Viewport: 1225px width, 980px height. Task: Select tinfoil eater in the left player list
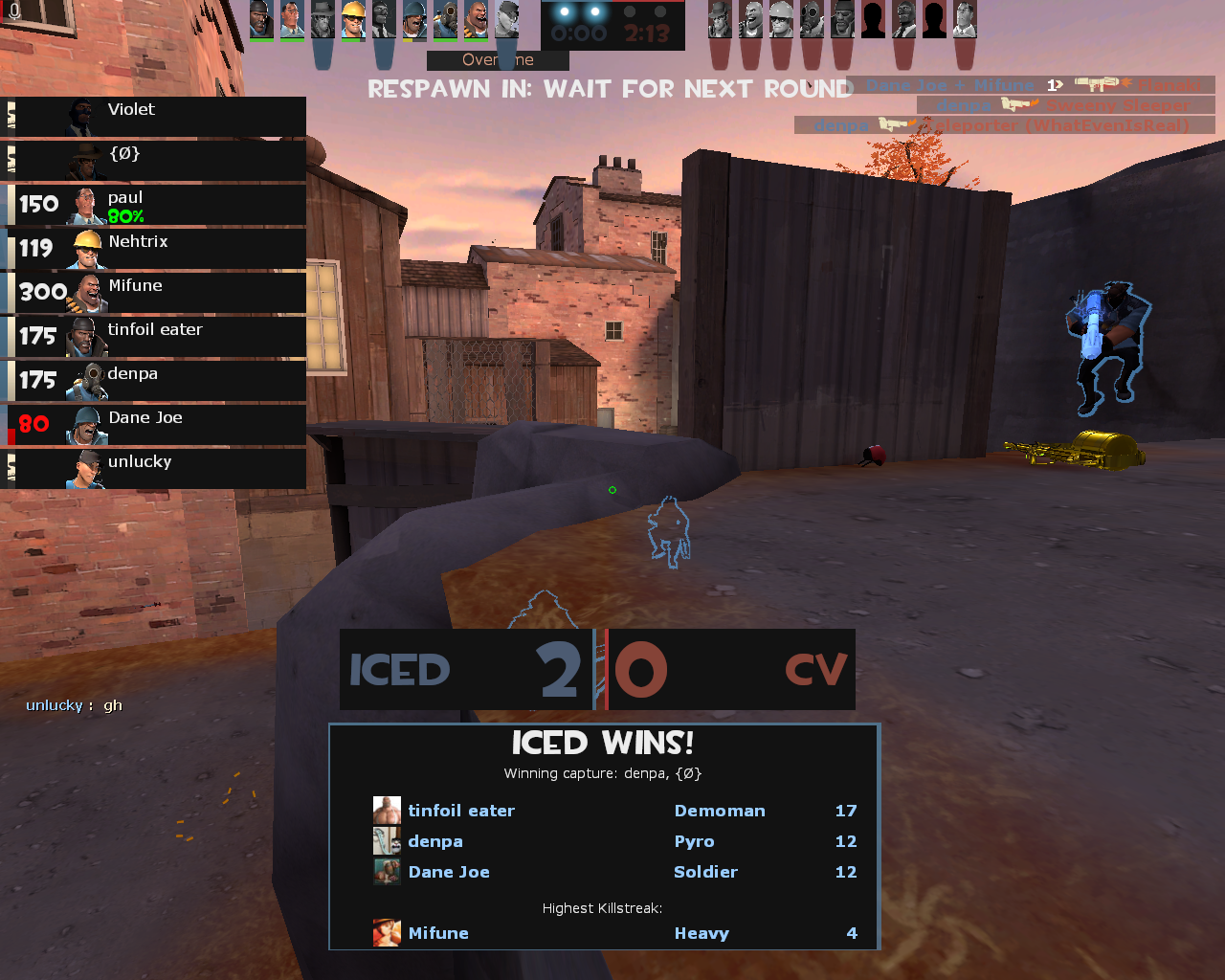(x=153, y=337)
